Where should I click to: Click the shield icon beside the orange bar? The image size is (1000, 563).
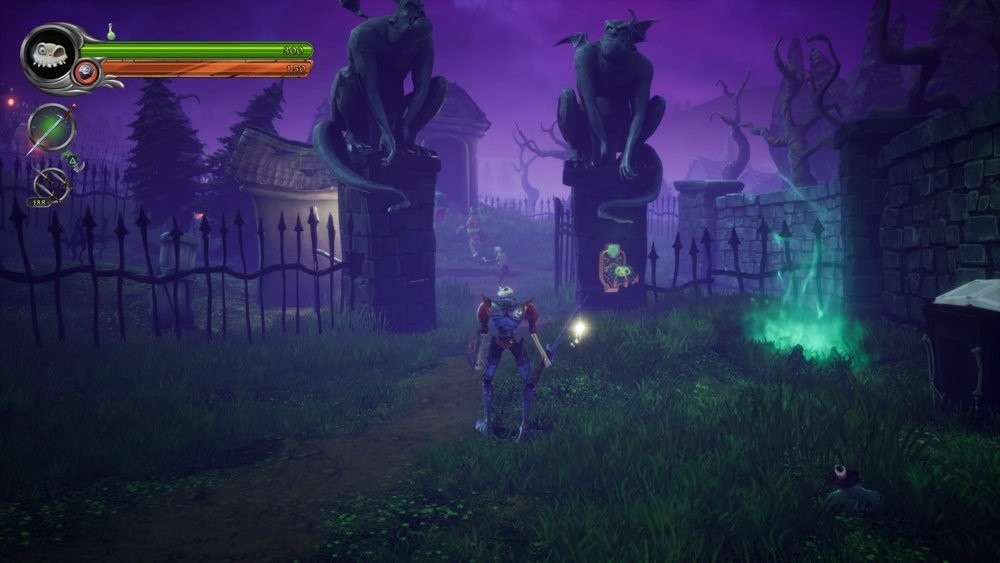86,72
